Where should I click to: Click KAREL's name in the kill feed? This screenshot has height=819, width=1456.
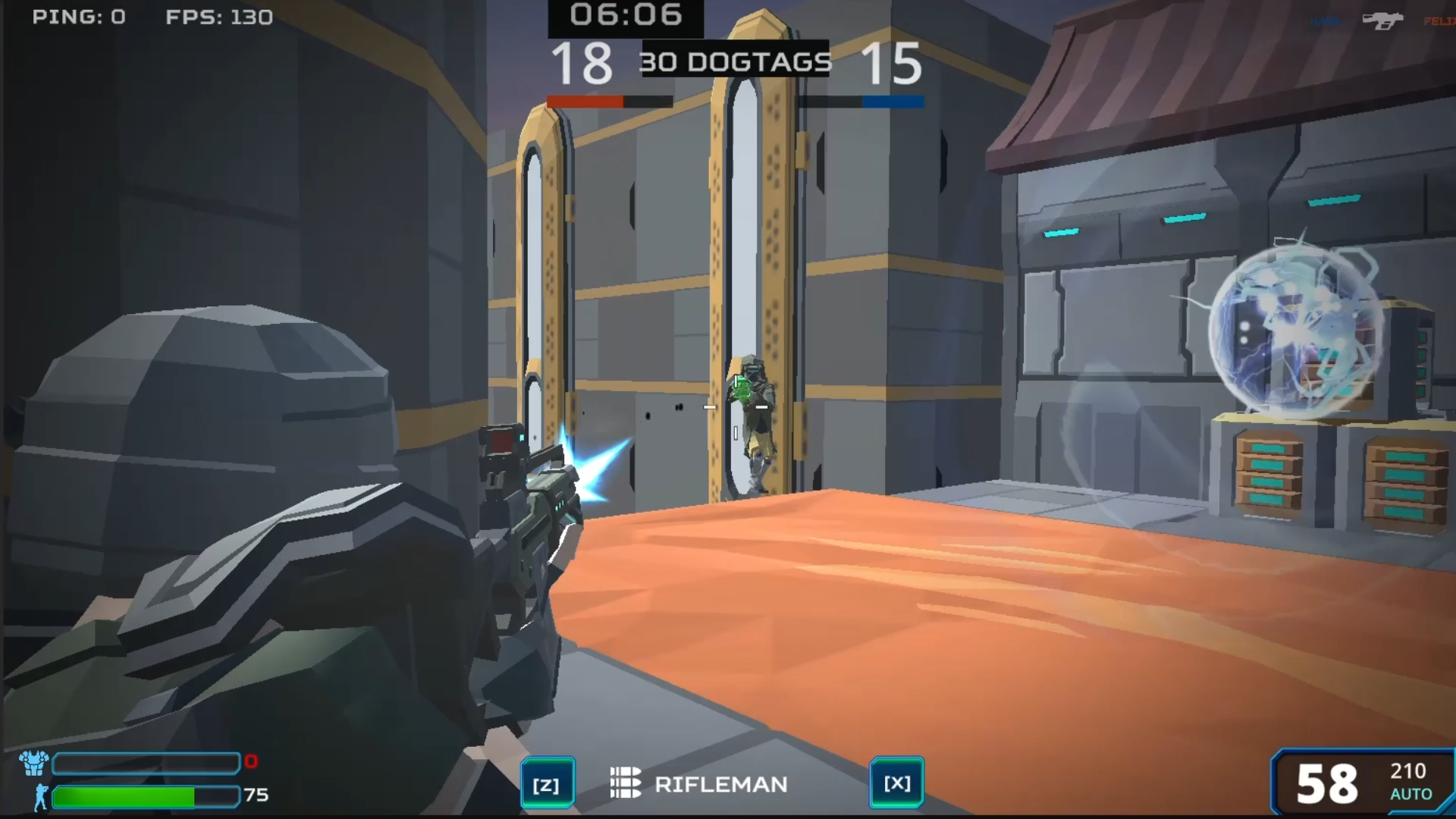click(x=1326, y=21)
